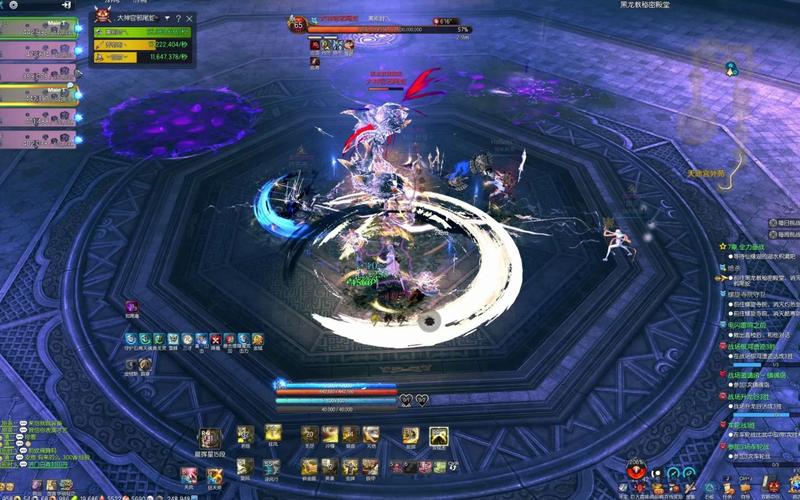Select the top party member frame

click(38, 28)
